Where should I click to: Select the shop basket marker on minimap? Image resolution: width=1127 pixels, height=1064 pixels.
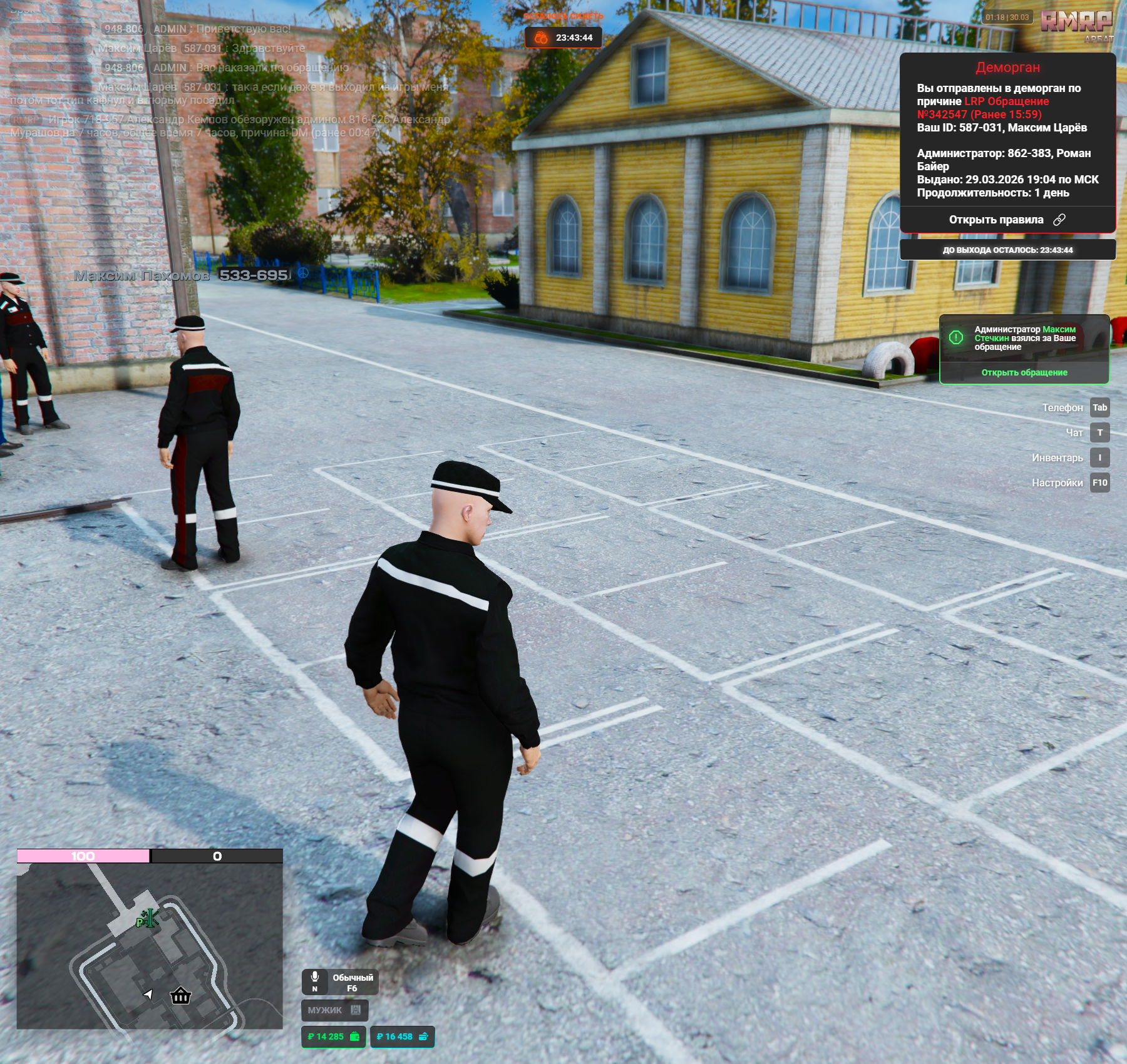[x=180, y=995]
